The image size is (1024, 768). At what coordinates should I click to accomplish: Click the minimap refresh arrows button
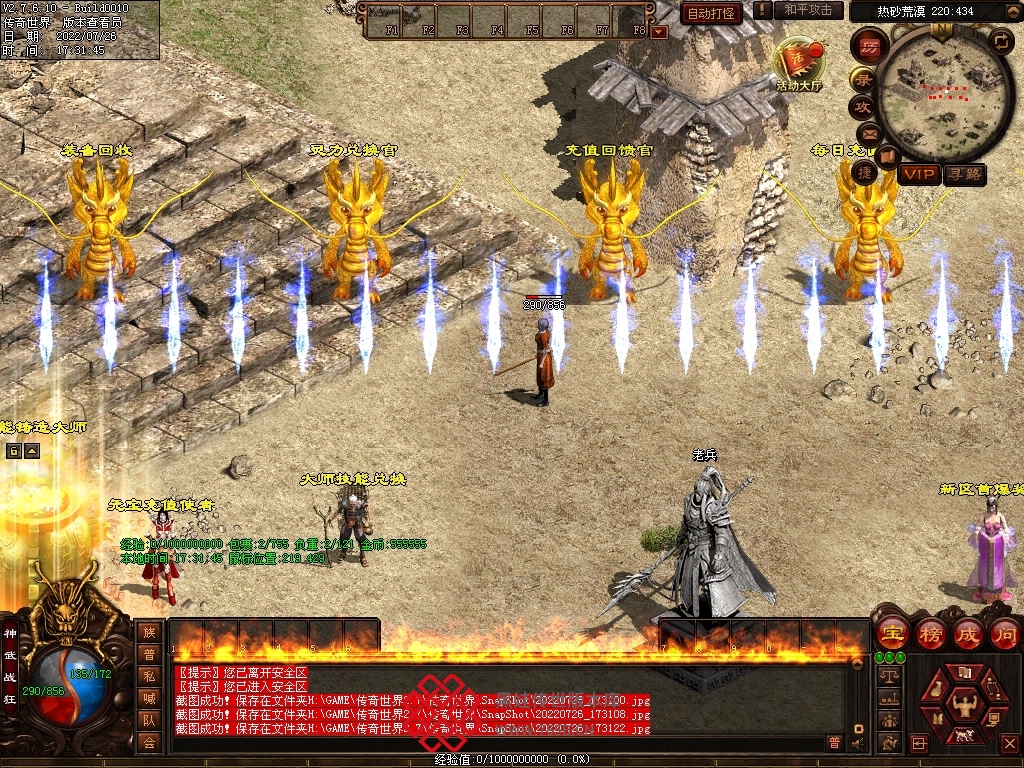click(1001, 40)
